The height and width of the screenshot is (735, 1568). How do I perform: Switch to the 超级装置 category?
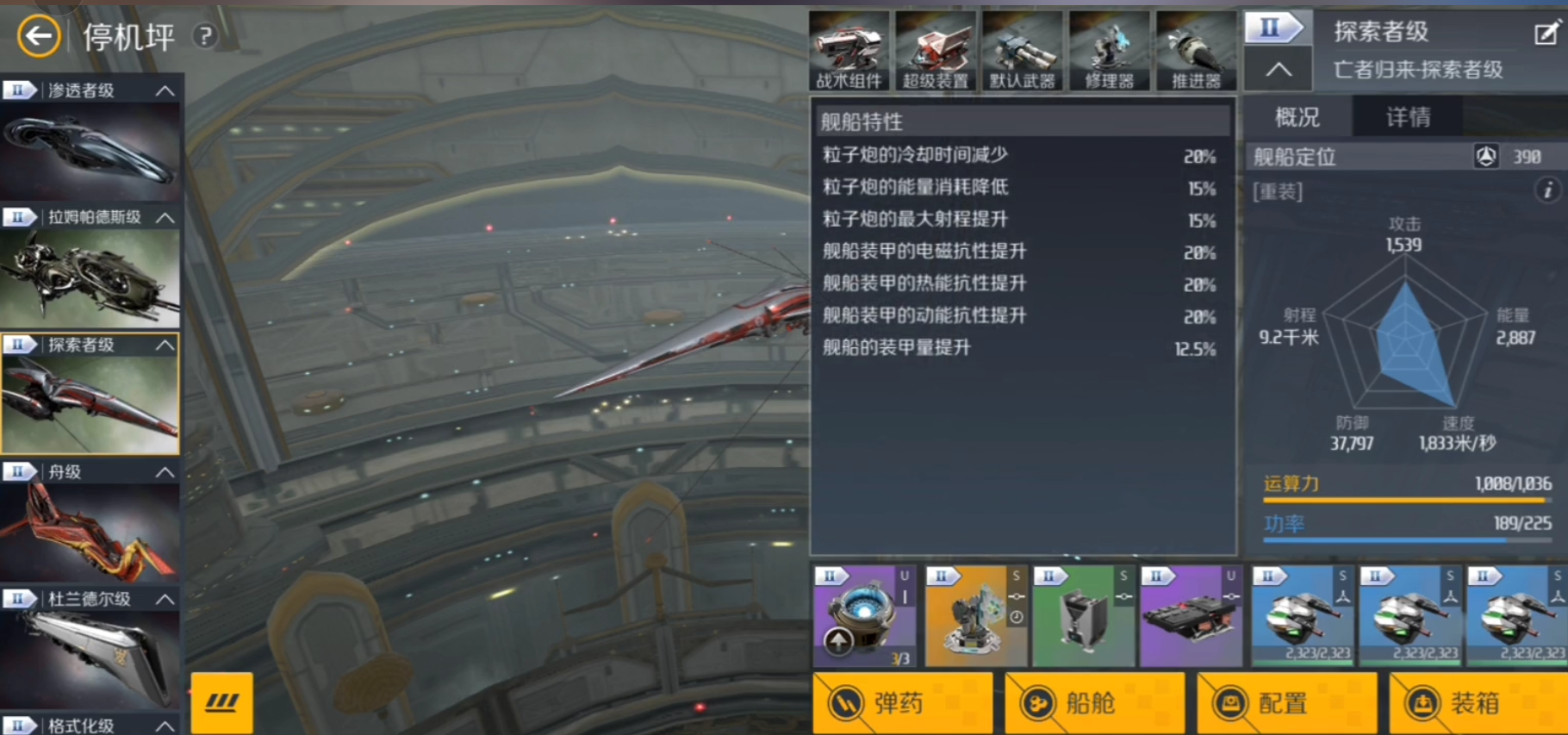pyautogui.click(x=936, y=52)
